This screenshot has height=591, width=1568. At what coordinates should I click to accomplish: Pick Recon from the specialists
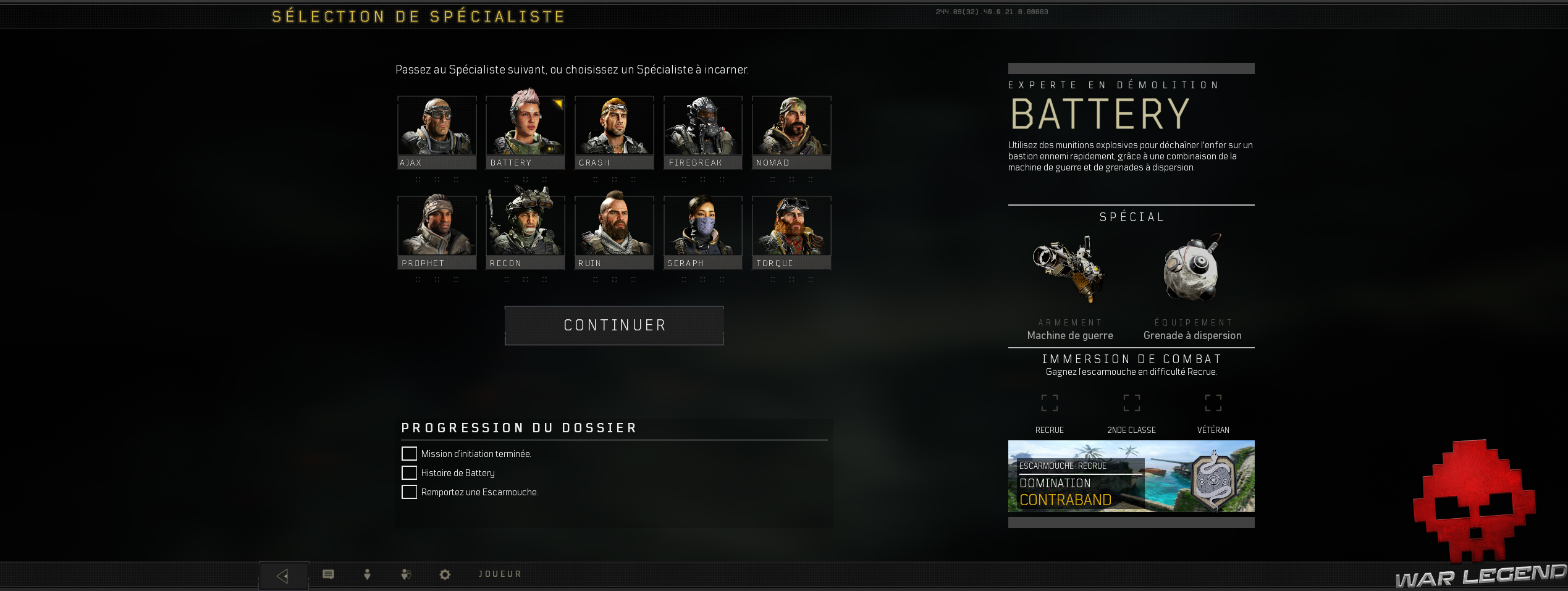(x=525, y=232)
